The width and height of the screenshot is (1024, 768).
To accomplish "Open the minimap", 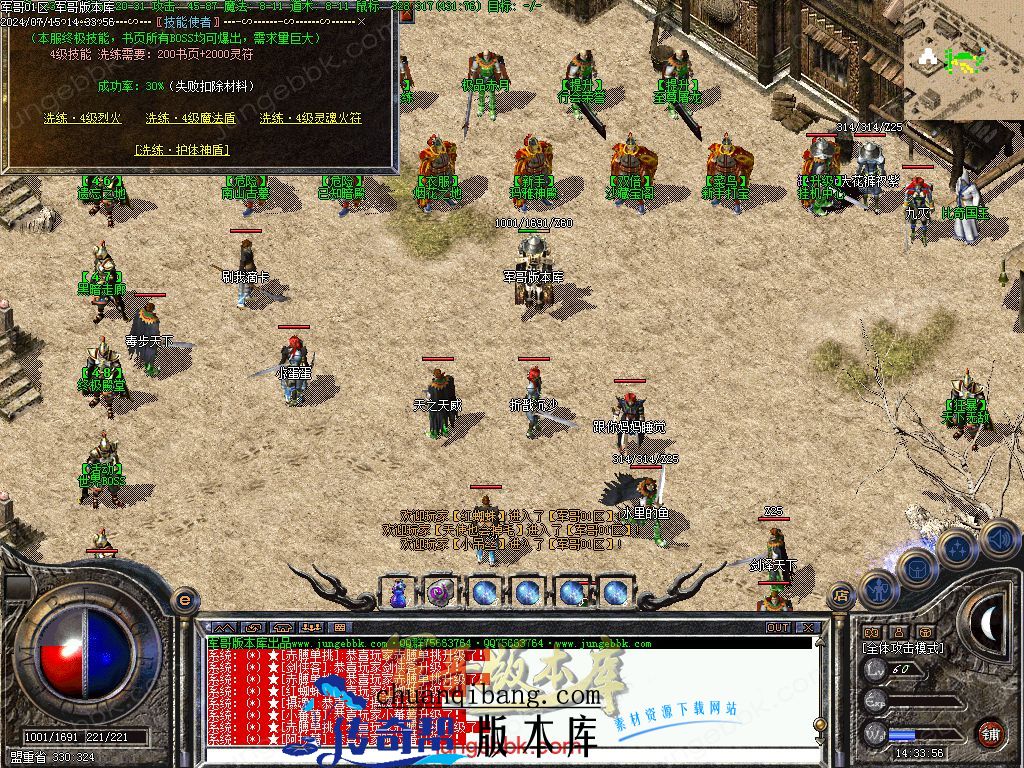I will click(x=963, y=60).
